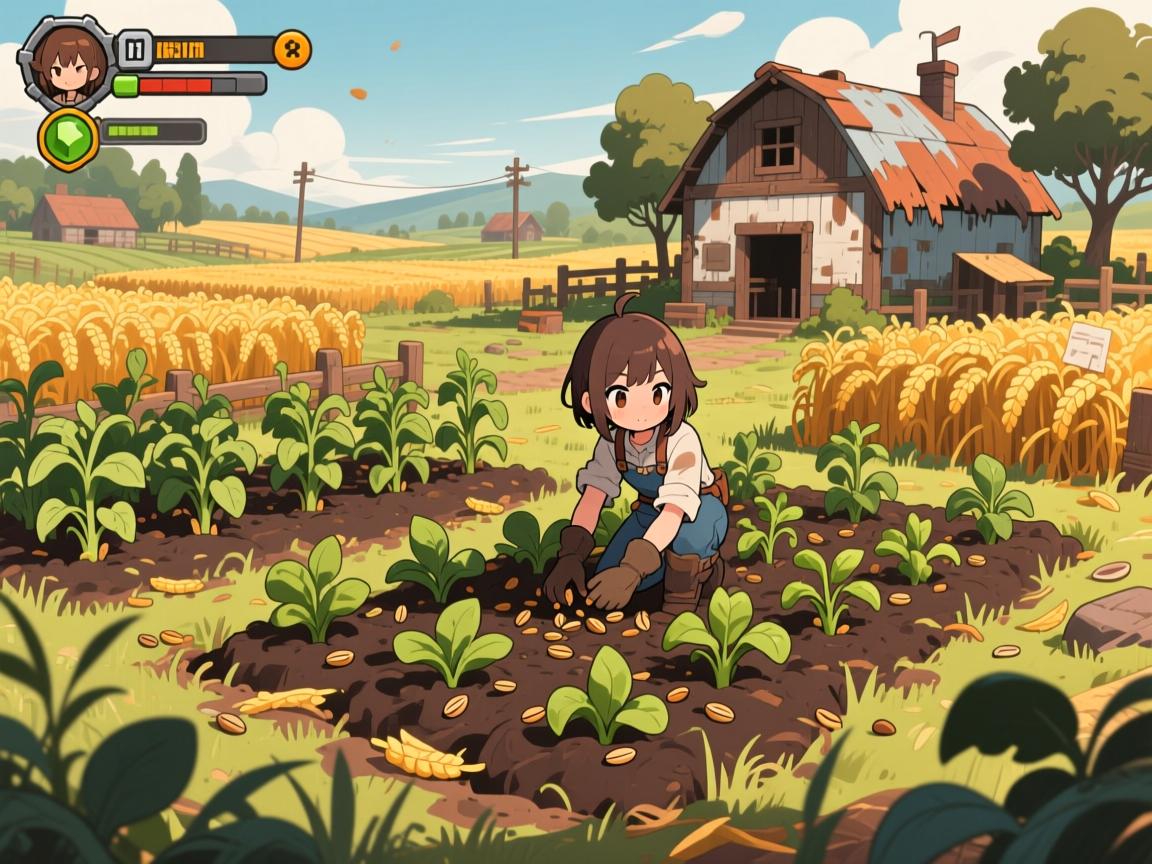Click the pause button beside the portrait
1152x864 pixels.
(134, 48)
